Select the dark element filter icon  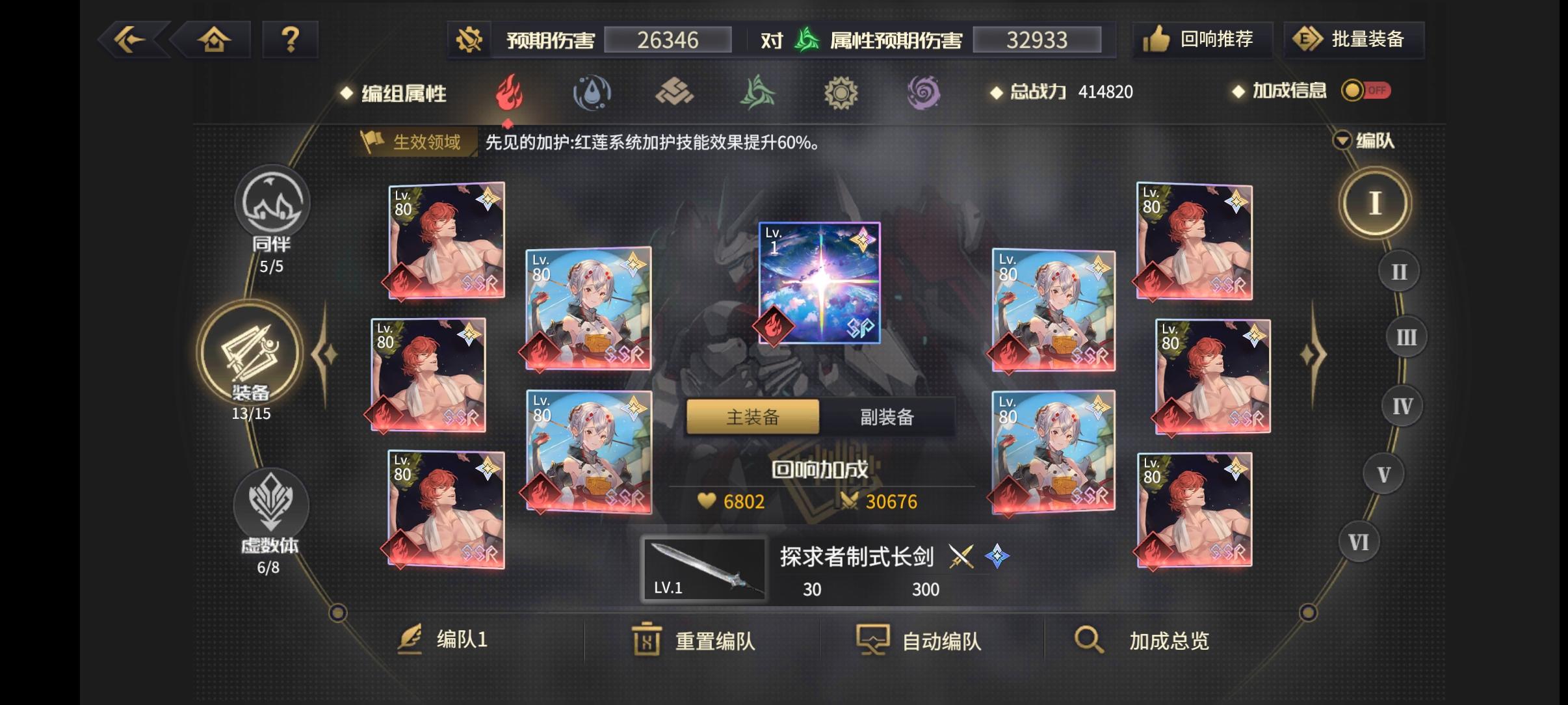pyautogui.click(x=926, y=93)
